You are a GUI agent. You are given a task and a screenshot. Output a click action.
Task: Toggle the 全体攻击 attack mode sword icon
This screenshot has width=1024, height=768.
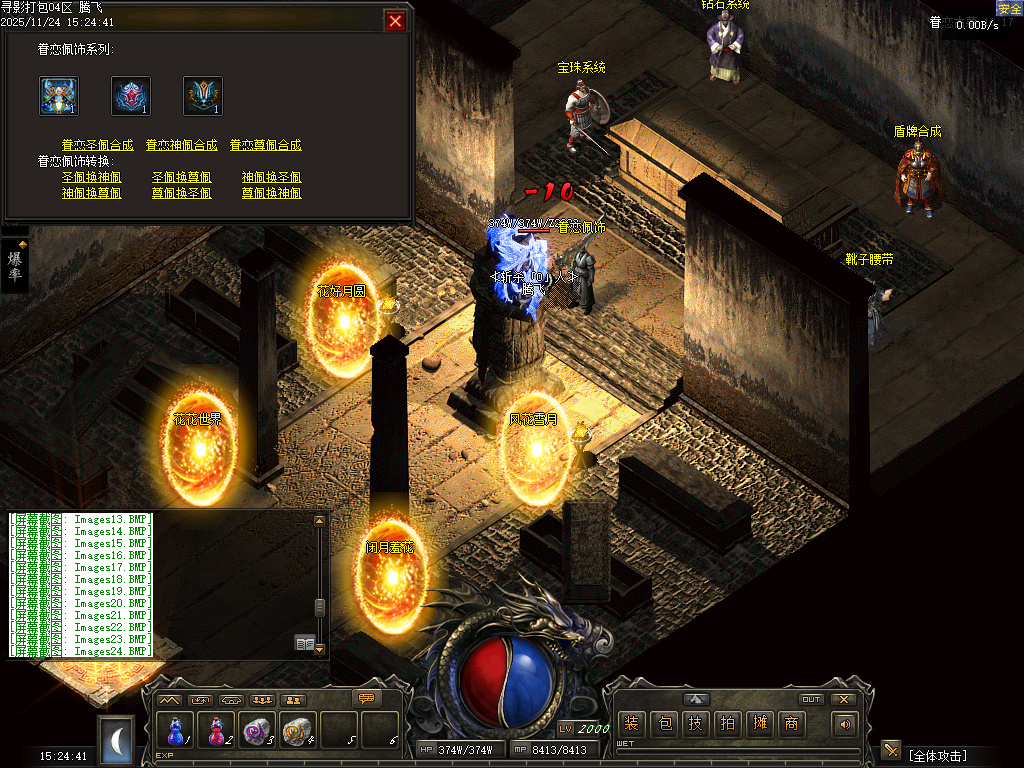point(891,750)
